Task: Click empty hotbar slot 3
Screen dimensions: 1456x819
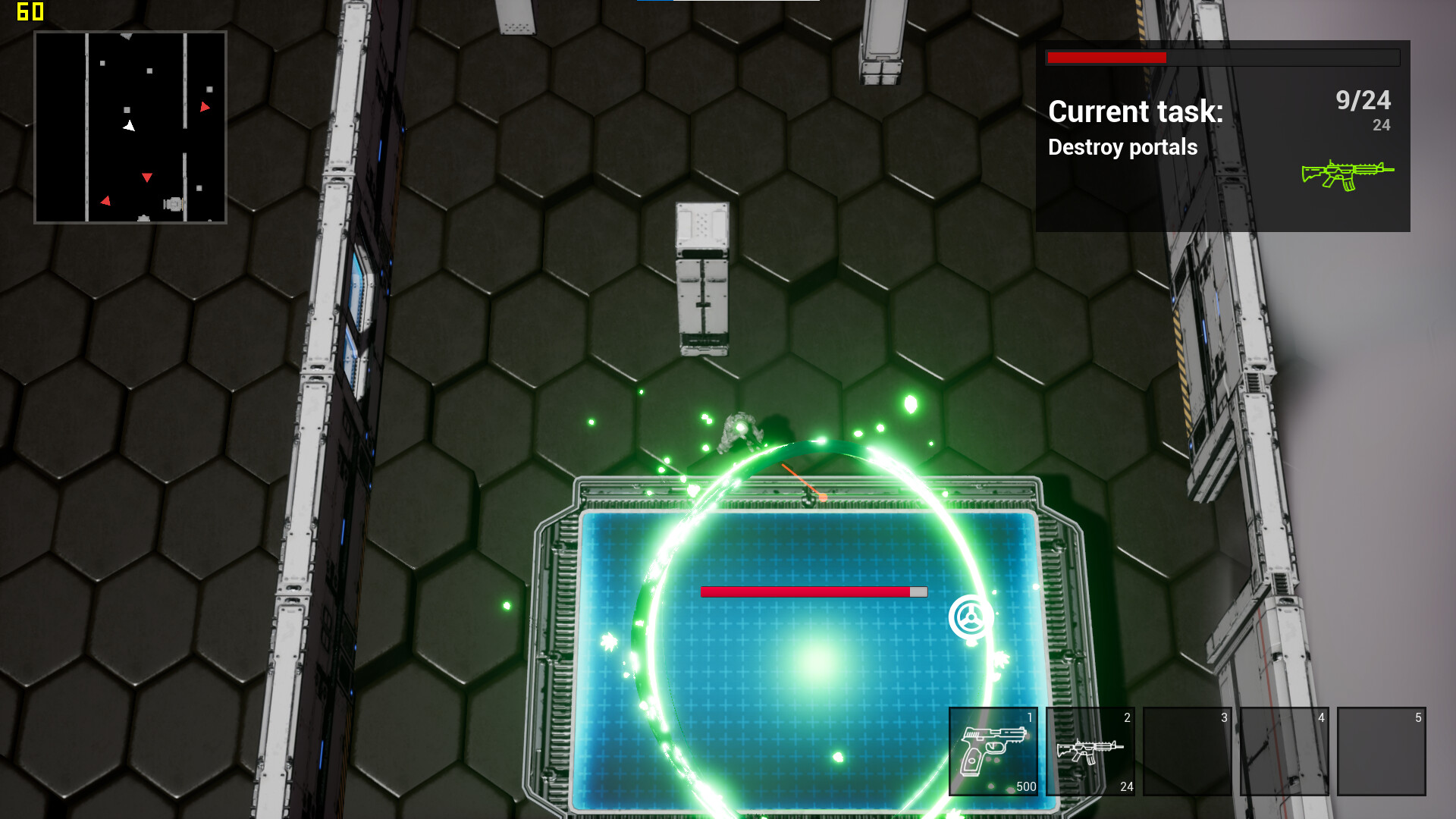Action: 1188,751
